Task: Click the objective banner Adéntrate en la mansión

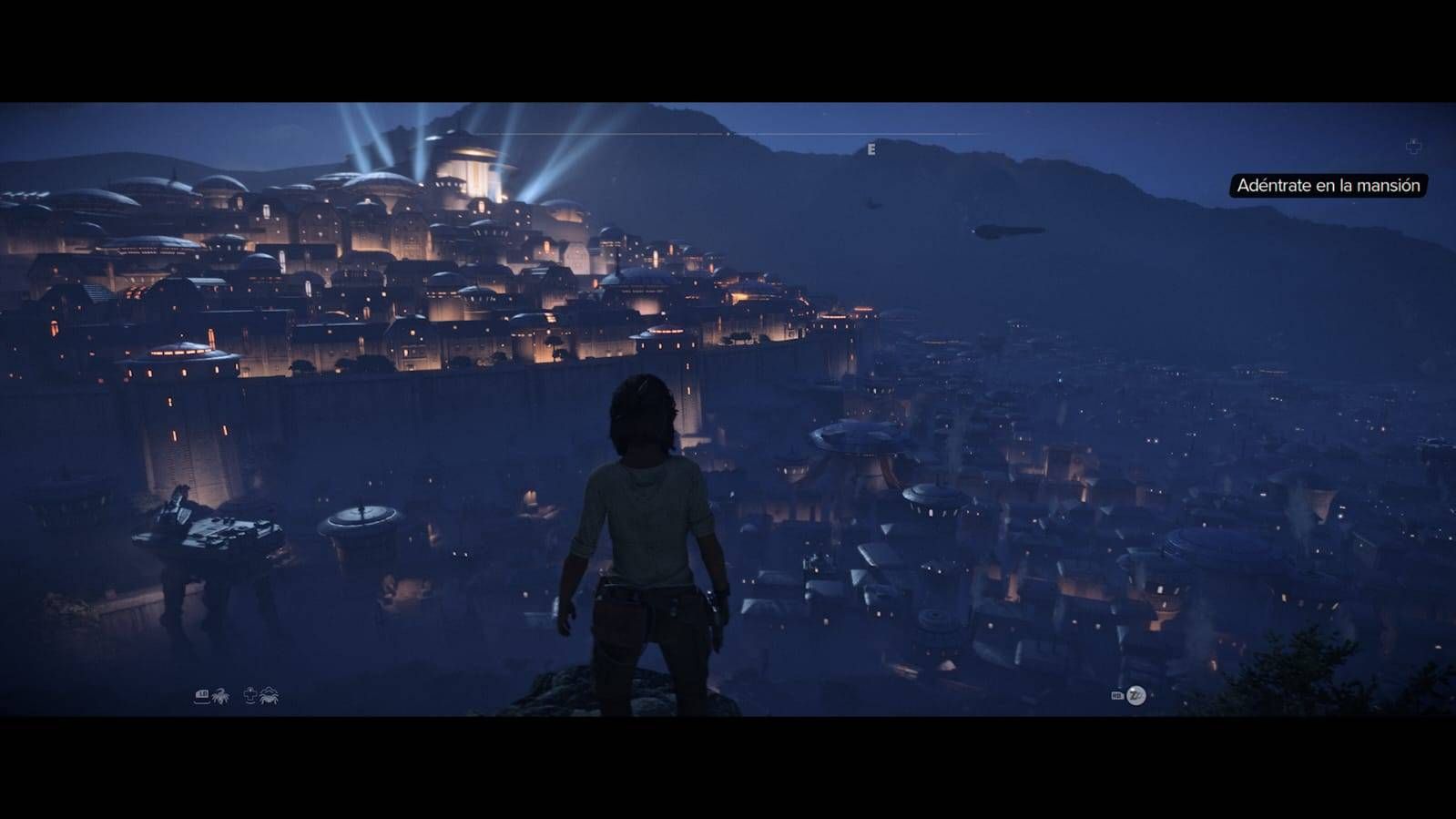Action: [x=1329, y=187]
